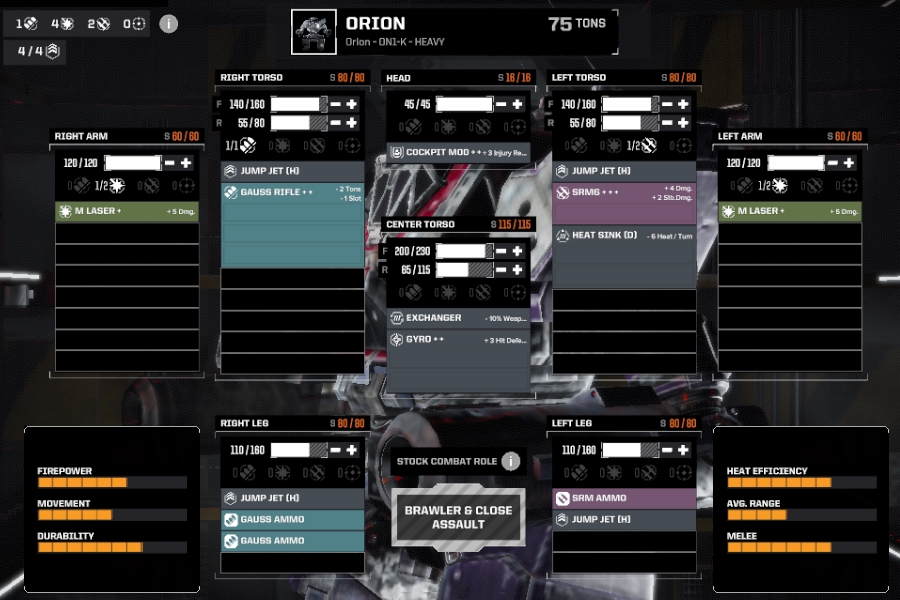Increase right leg armor with plus button
900x600 pixels.
coord(351,451)
